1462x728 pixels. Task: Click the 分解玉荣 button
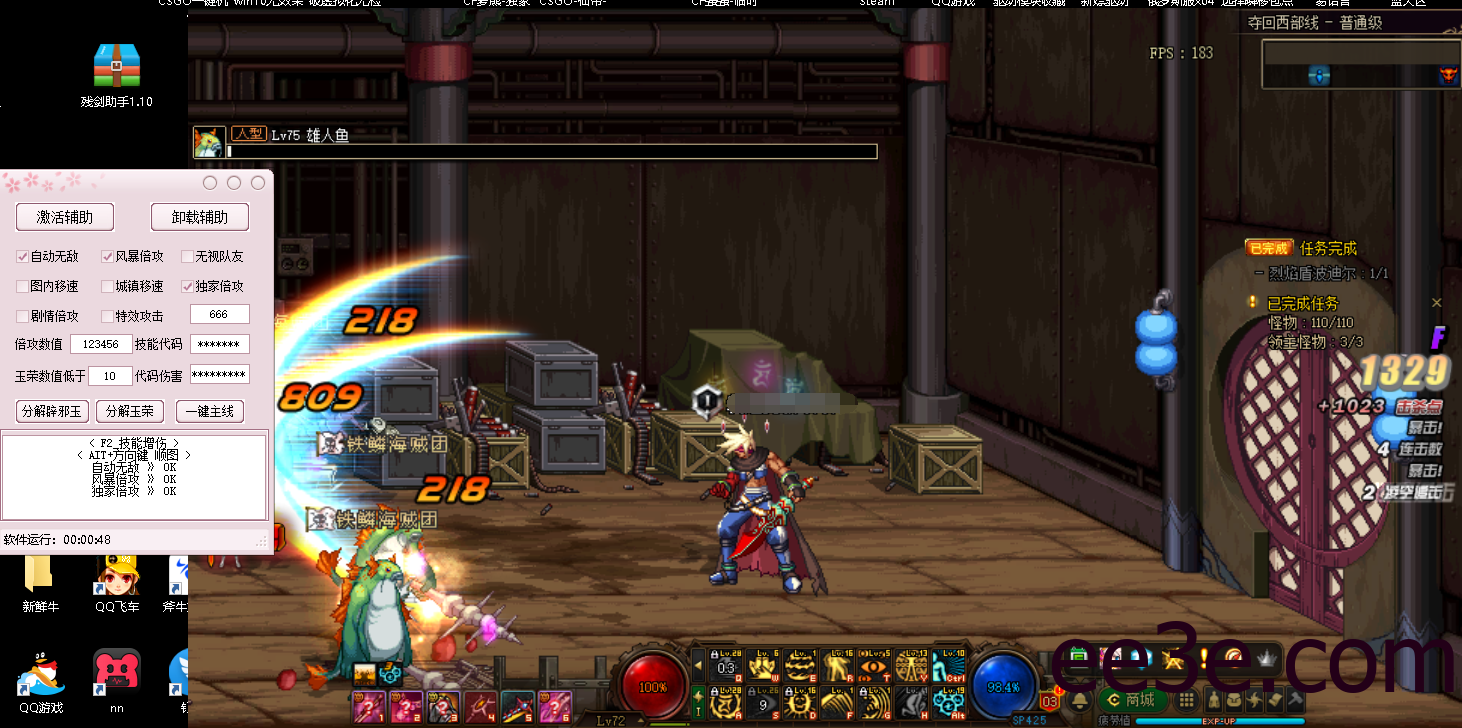[x=131, y=411]
